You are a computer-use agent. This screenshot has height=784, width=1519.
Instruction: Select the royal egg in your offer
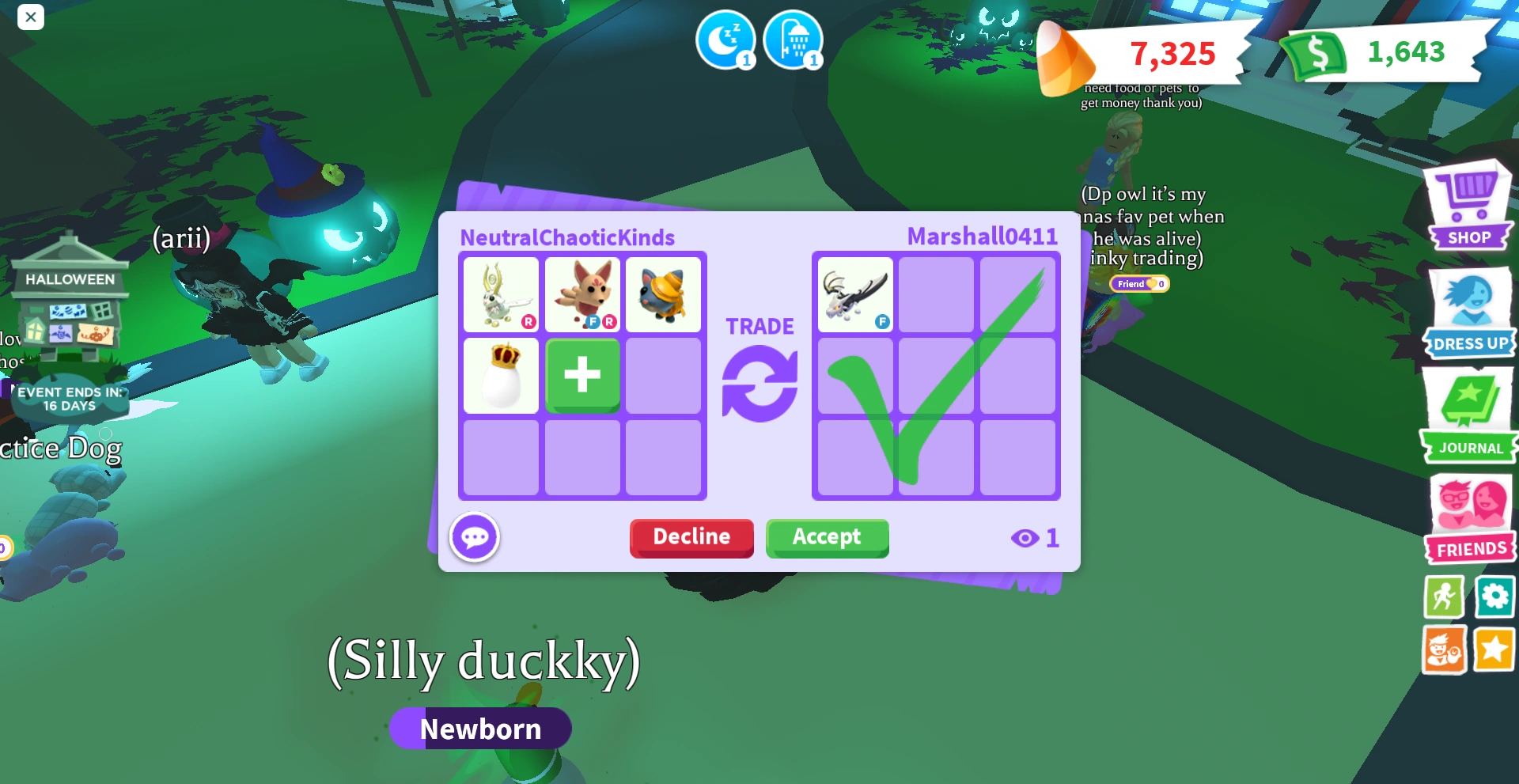pos(501,376)
